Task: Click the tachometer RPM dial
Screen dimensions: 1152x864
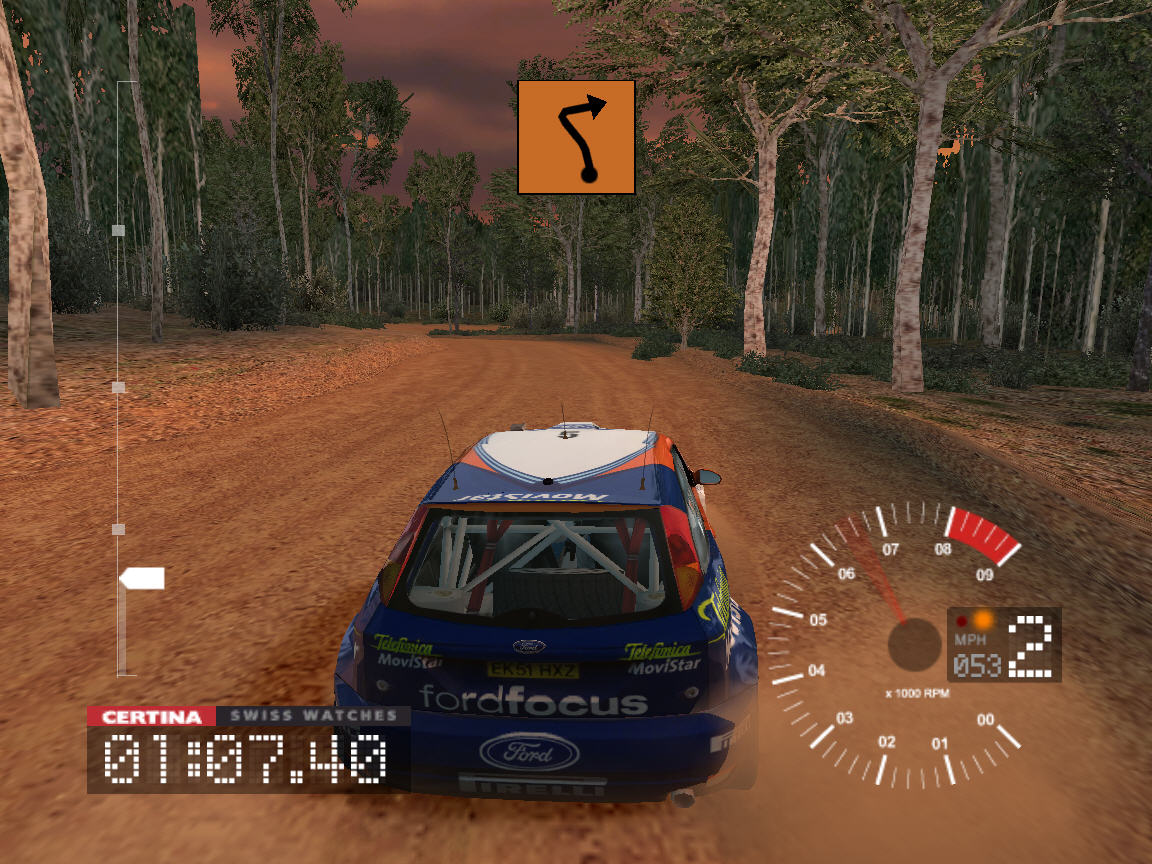Action: (x=893, y=645)
